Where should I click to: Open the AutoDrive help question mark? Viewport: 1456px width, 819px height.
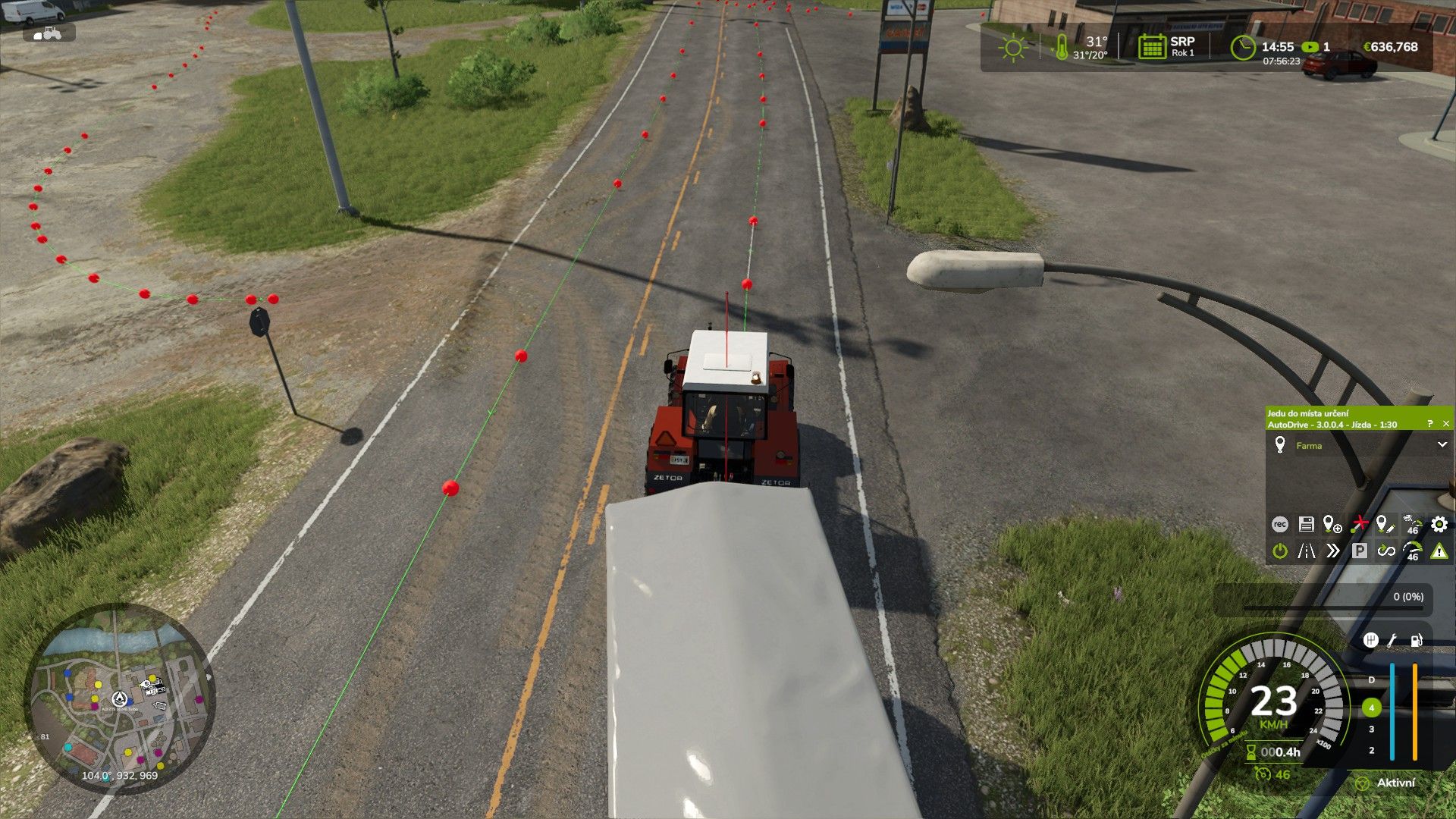point(1429,424)
